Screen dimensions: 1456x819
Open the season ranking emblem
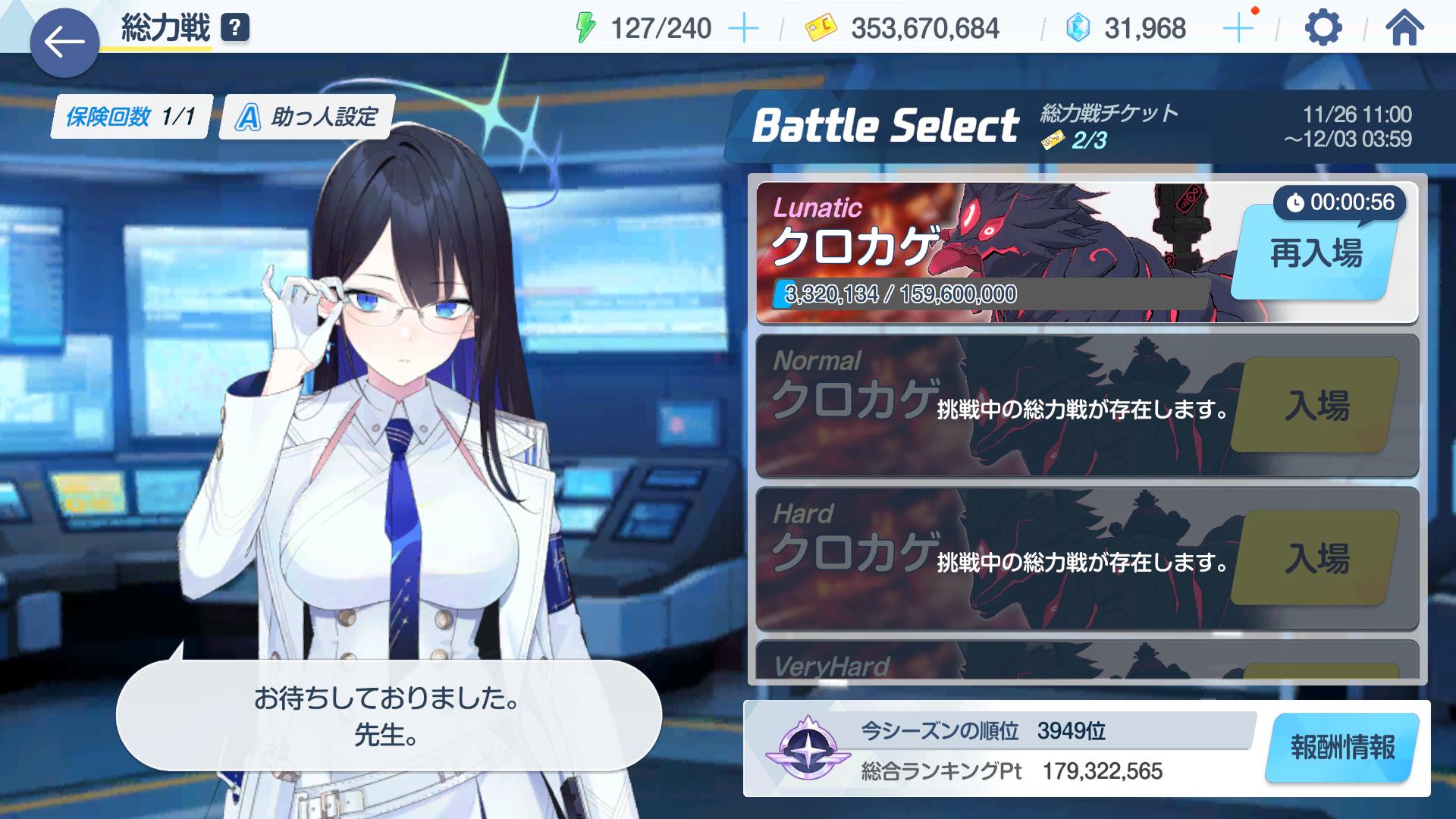pyautogui.click(x=802, y=748)
